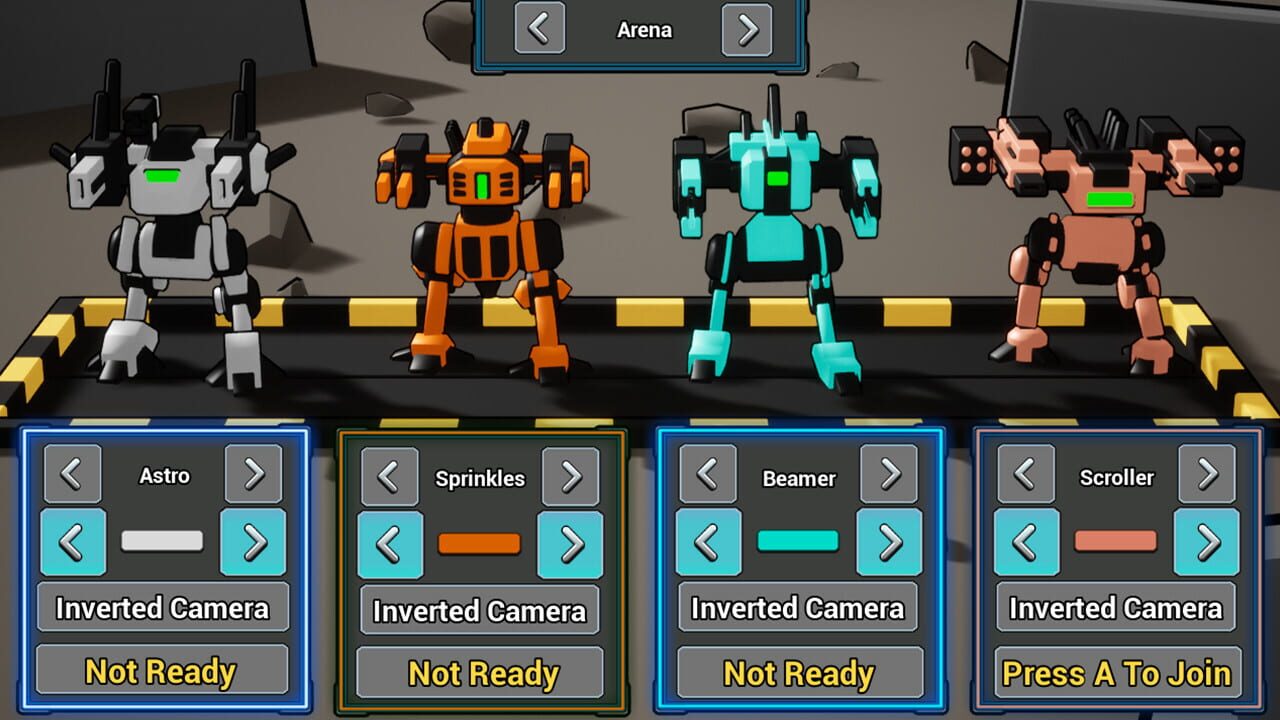Click the white color swatch in Astro panel
The image size is (1280, 720).
pyautogui.click(x=163, y=542)
